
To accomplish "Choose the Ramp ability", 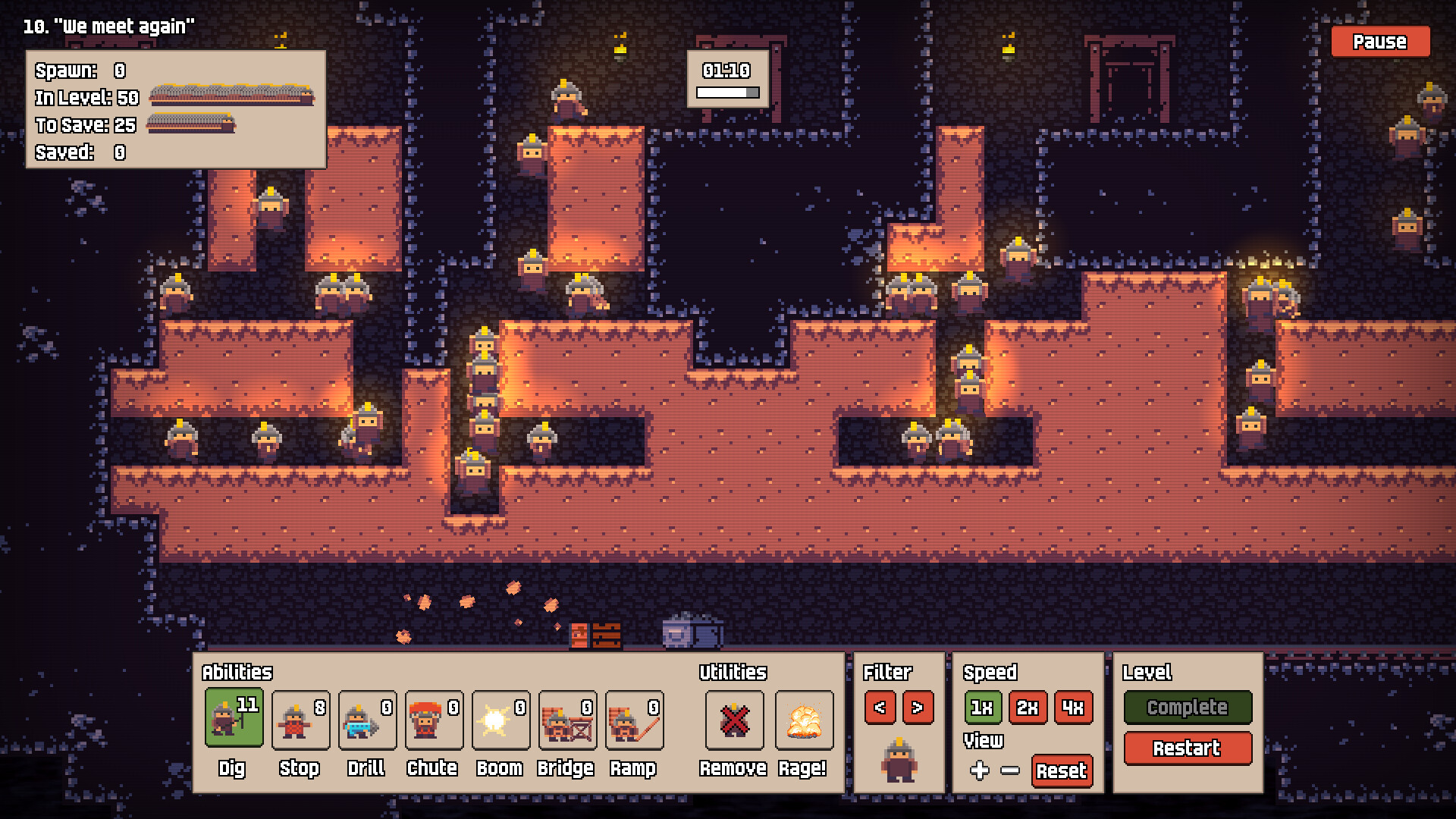I will coord(634,719).
